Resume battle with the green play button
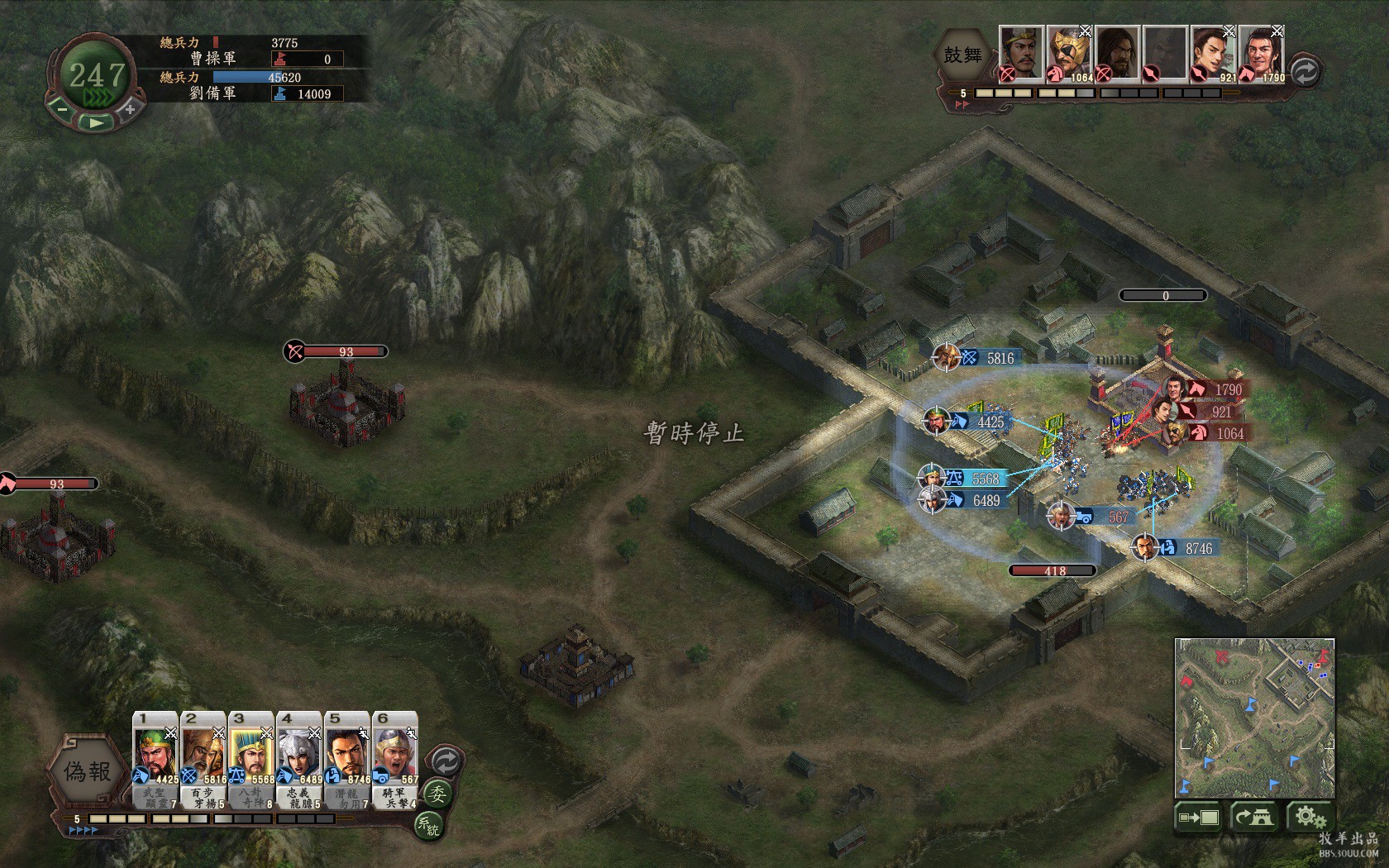This screenshot has height=868, width=1389. 96,122
